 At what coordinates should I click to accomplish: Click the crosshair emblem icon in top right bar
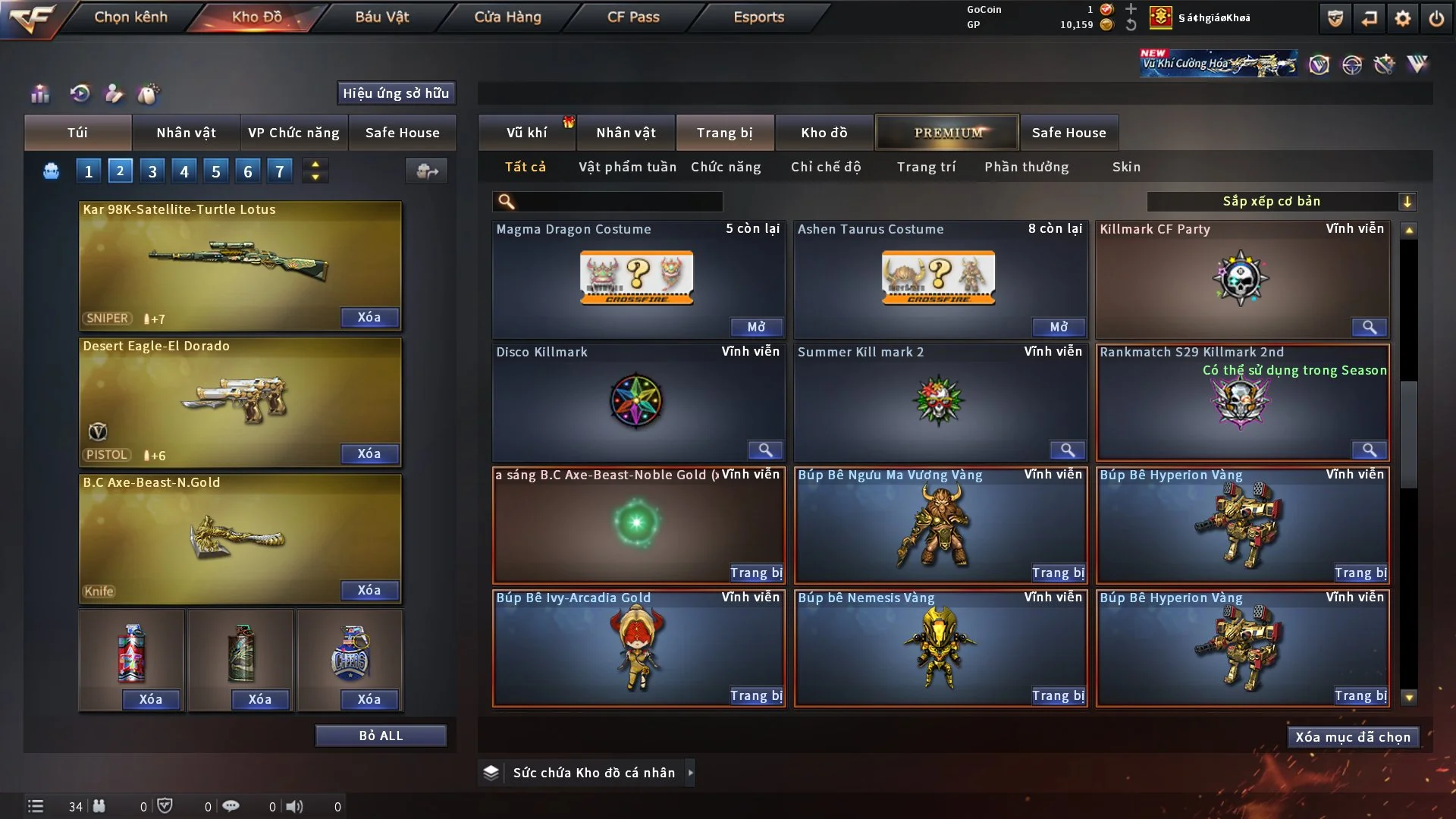click(x=1354, y=64)
